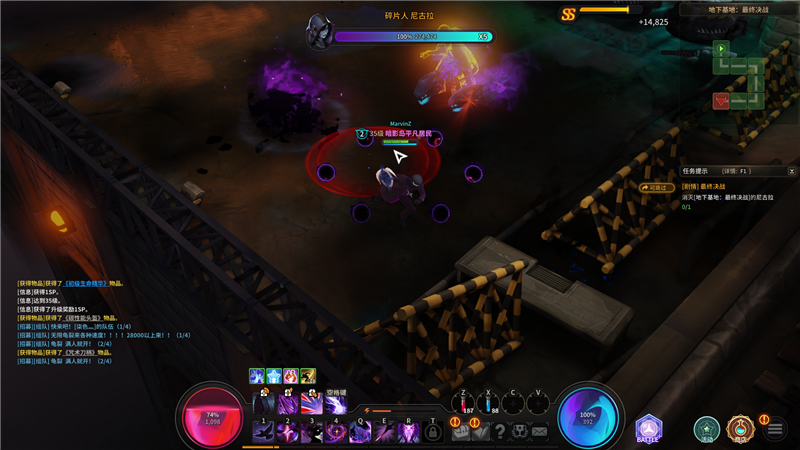Select the blue star buff icon
This screenshot has width=800, height=450.
[273, 376]
